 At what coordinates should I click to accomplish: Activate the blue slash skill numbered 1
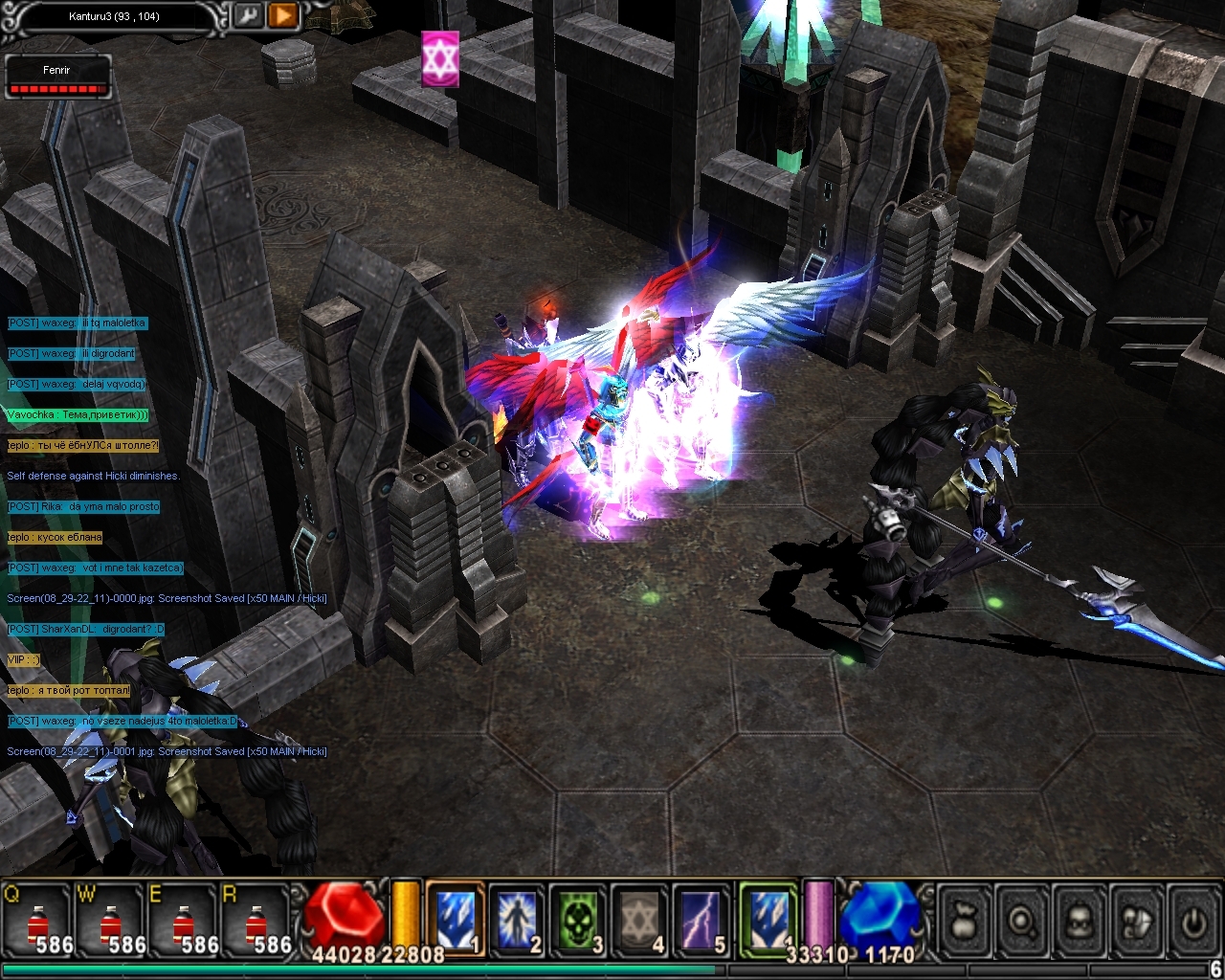[455, 919]
